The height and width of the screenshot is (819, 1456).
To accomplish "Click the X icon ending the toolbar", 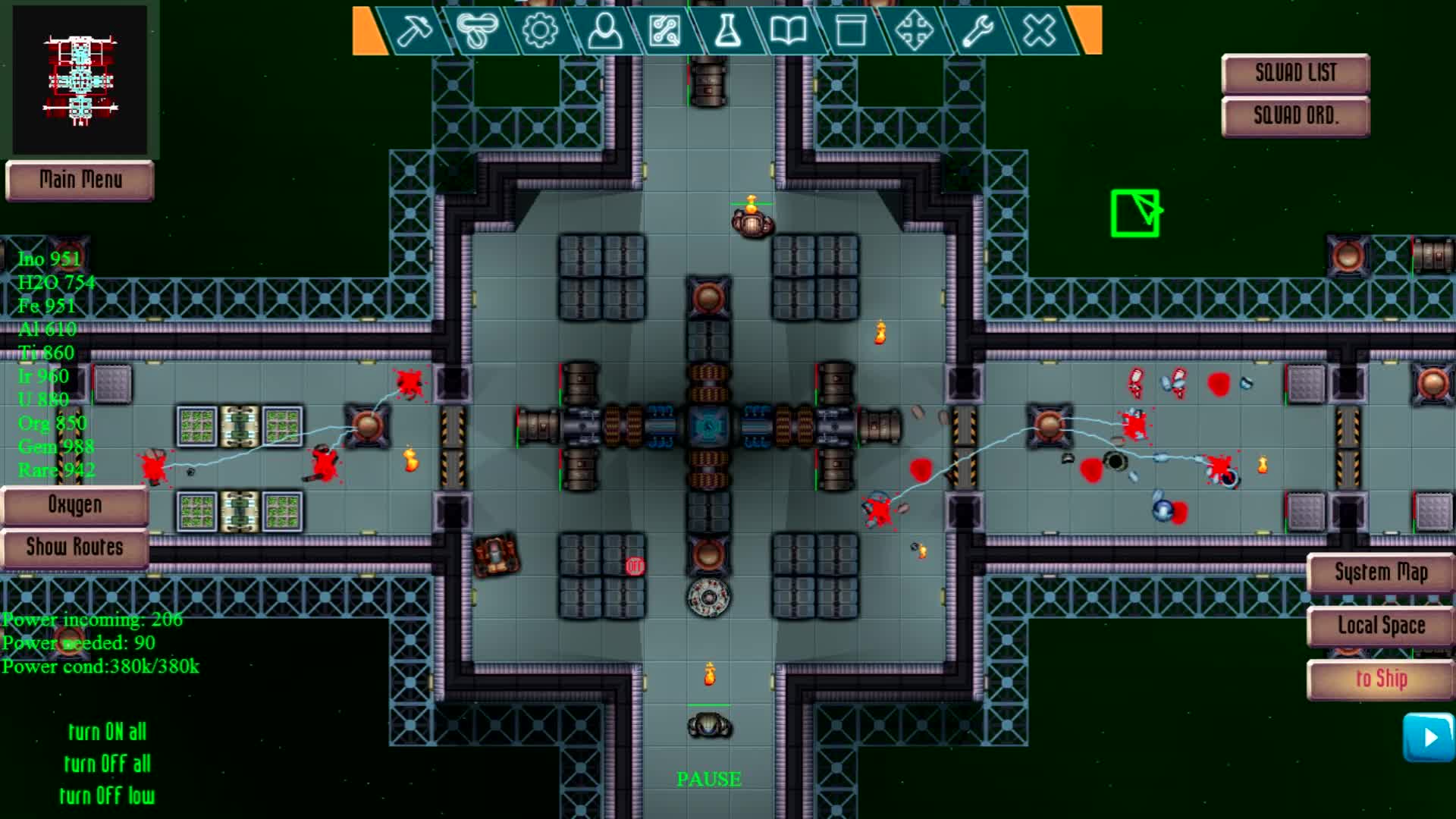I will 1038,32.
